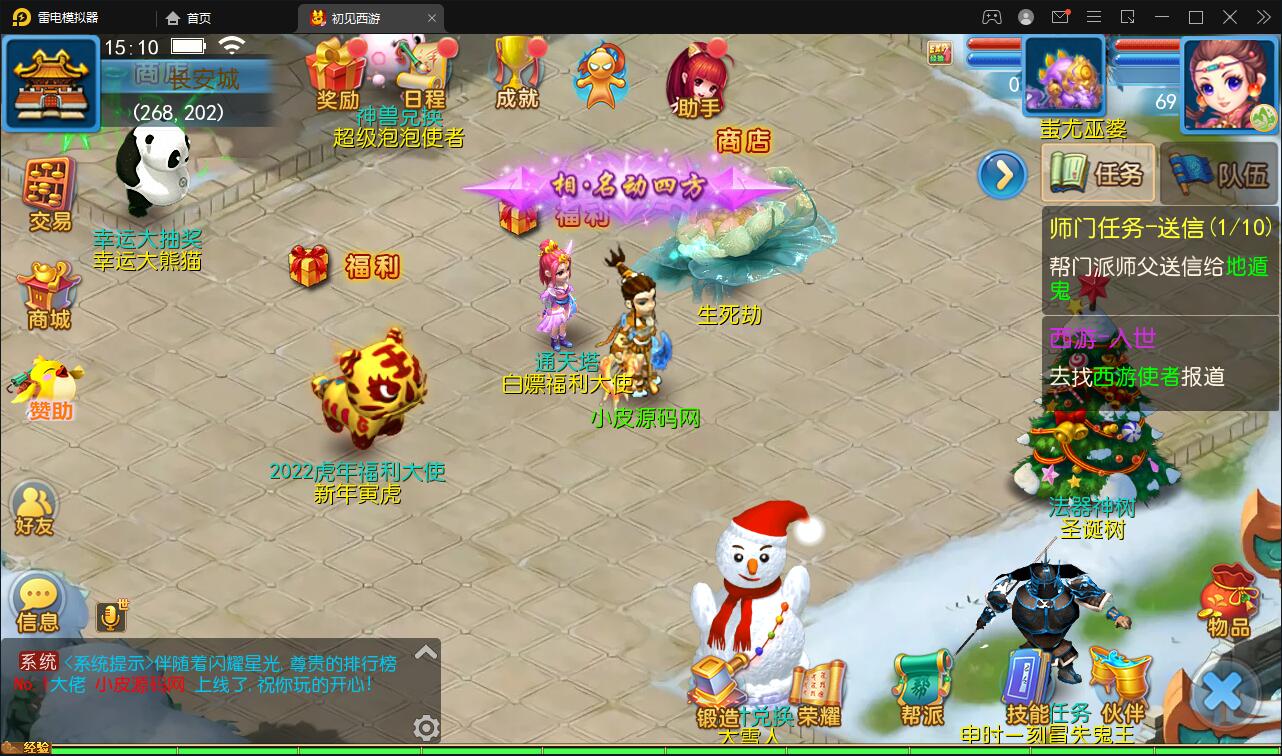Open the 伙伴 companions icon
The height and width of the screenshot is (756, 1282).
pyautogui.click(x=1121, y=687)
